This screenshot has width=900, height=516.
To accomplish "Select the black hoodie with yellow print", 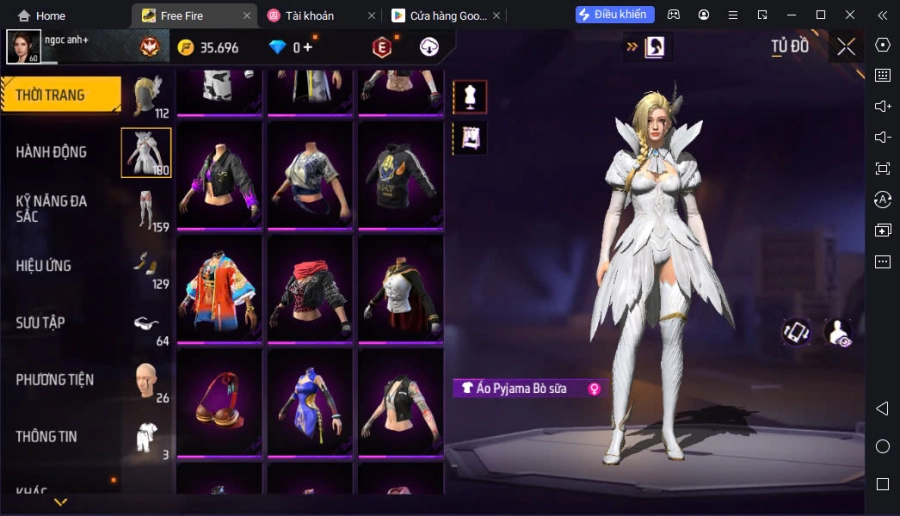I will (400, 176).
